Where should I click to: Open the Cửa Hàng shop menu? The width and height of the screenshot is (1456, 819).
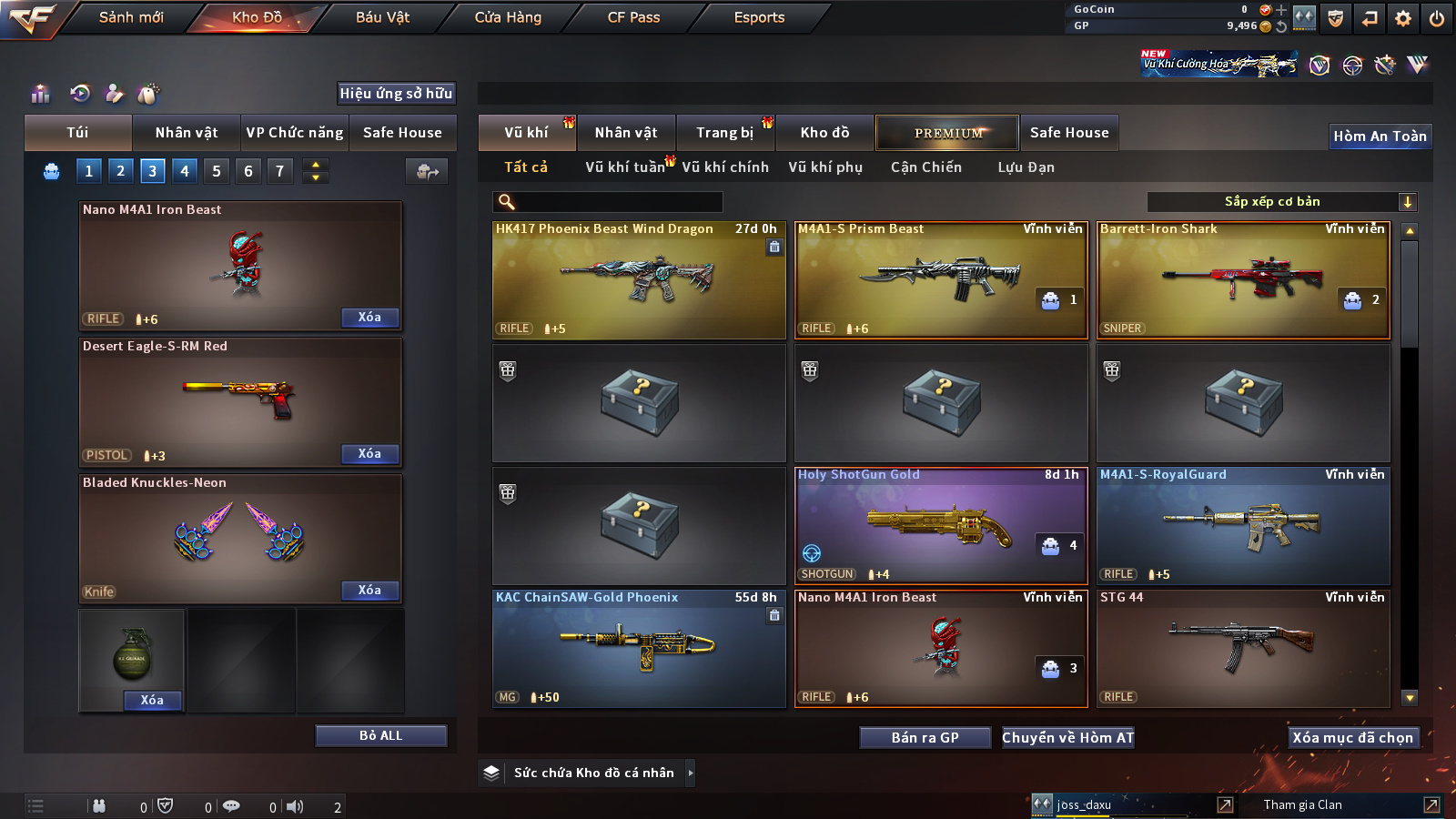tap(508, 17)
